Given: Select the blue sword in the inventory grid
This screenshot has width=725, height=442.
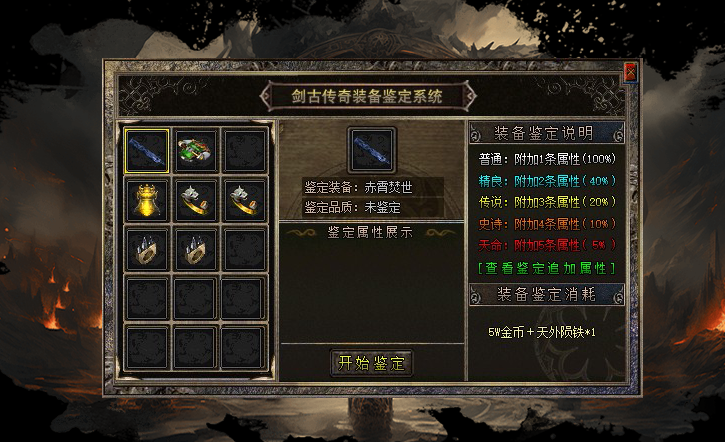Looking at the screenshot, I should pos(147,150).
